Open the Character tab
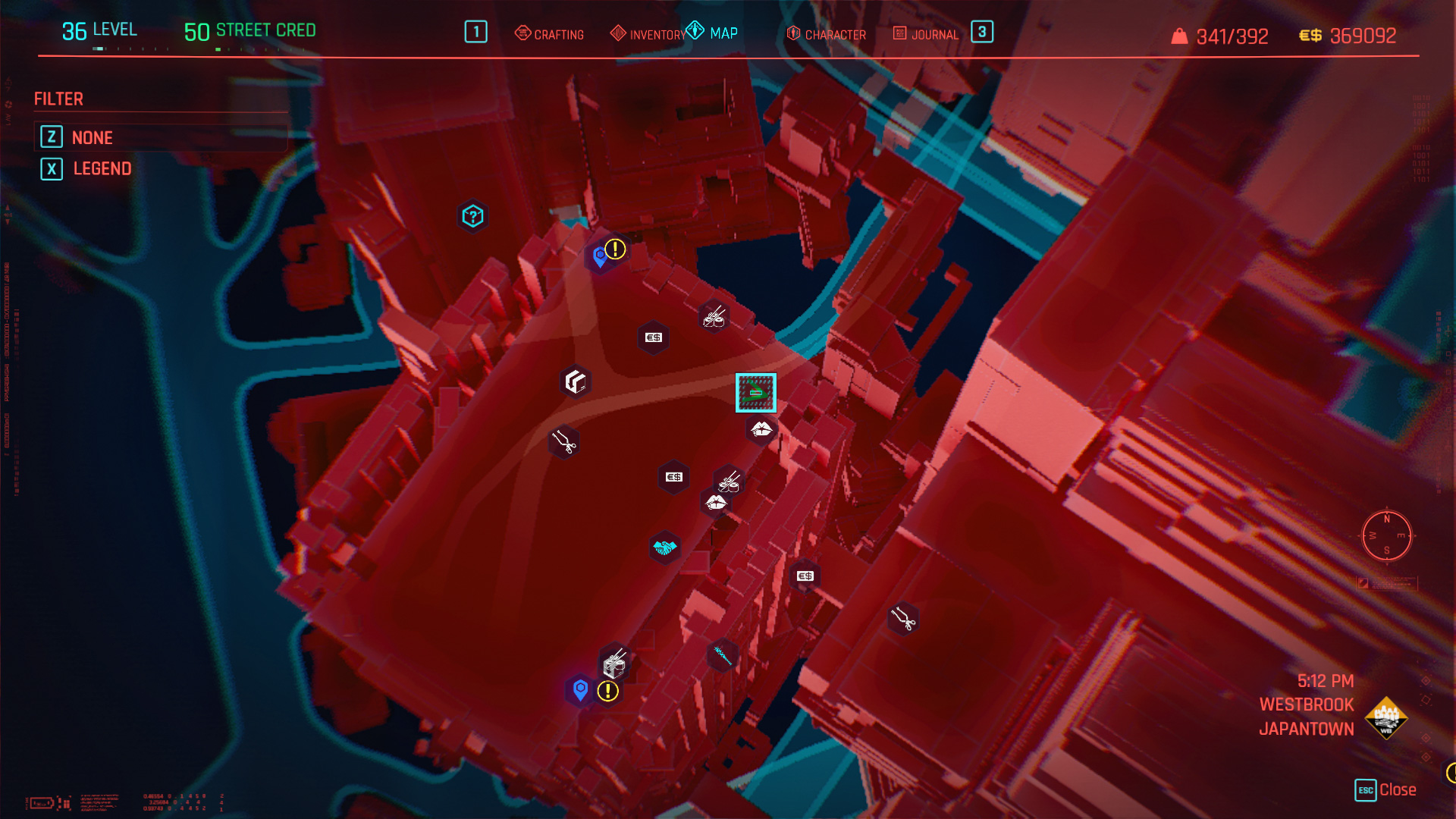This screenshot has height=819, width=1456. (x=827, y=34)
